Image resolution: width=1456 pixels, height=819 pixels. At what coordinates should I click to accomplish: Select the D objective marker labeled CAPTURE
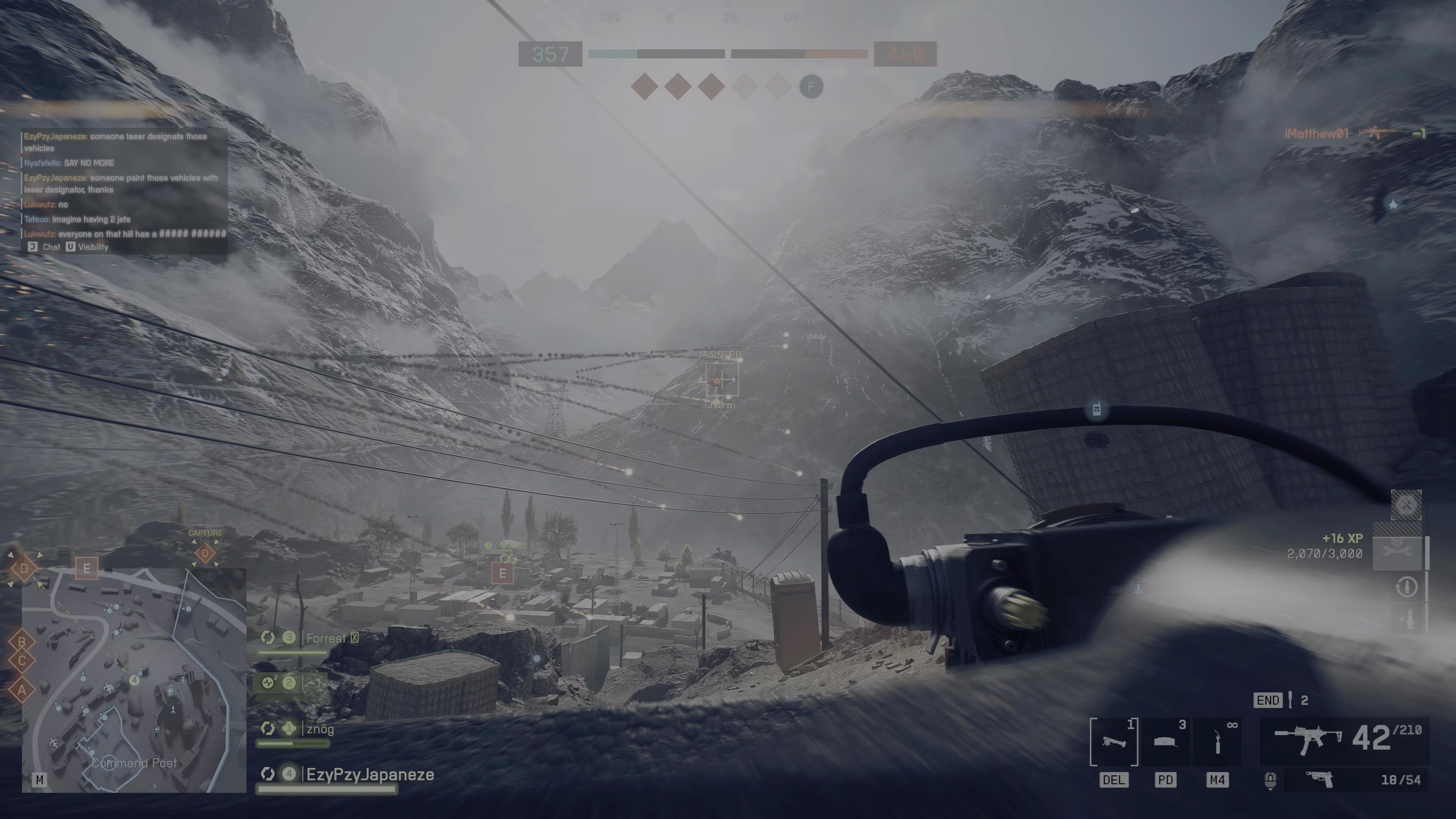point(205,553)
